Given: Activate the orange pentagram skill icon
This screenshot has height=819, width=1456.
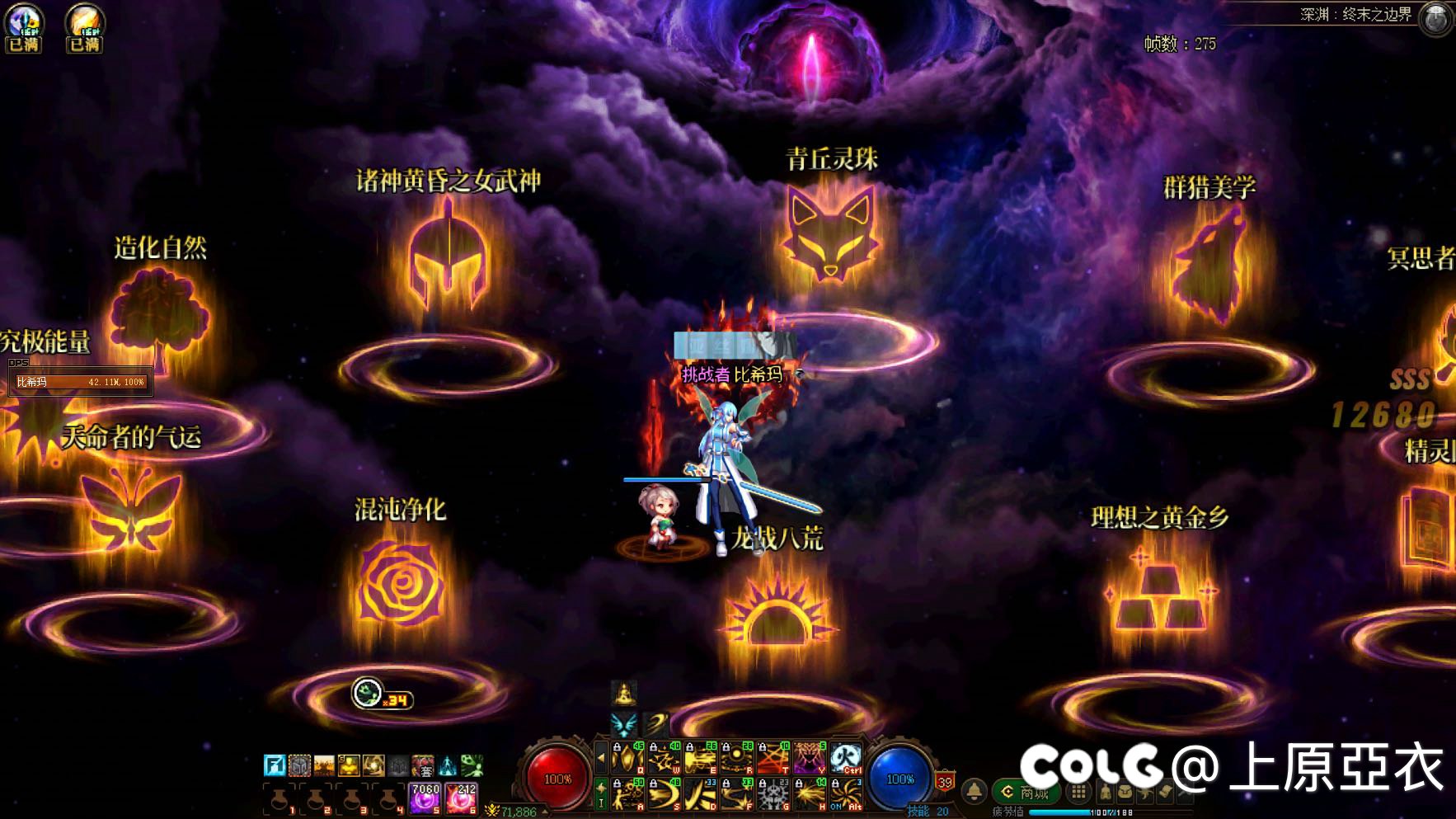Looking at the screenshot, I should tap(773, 757).
